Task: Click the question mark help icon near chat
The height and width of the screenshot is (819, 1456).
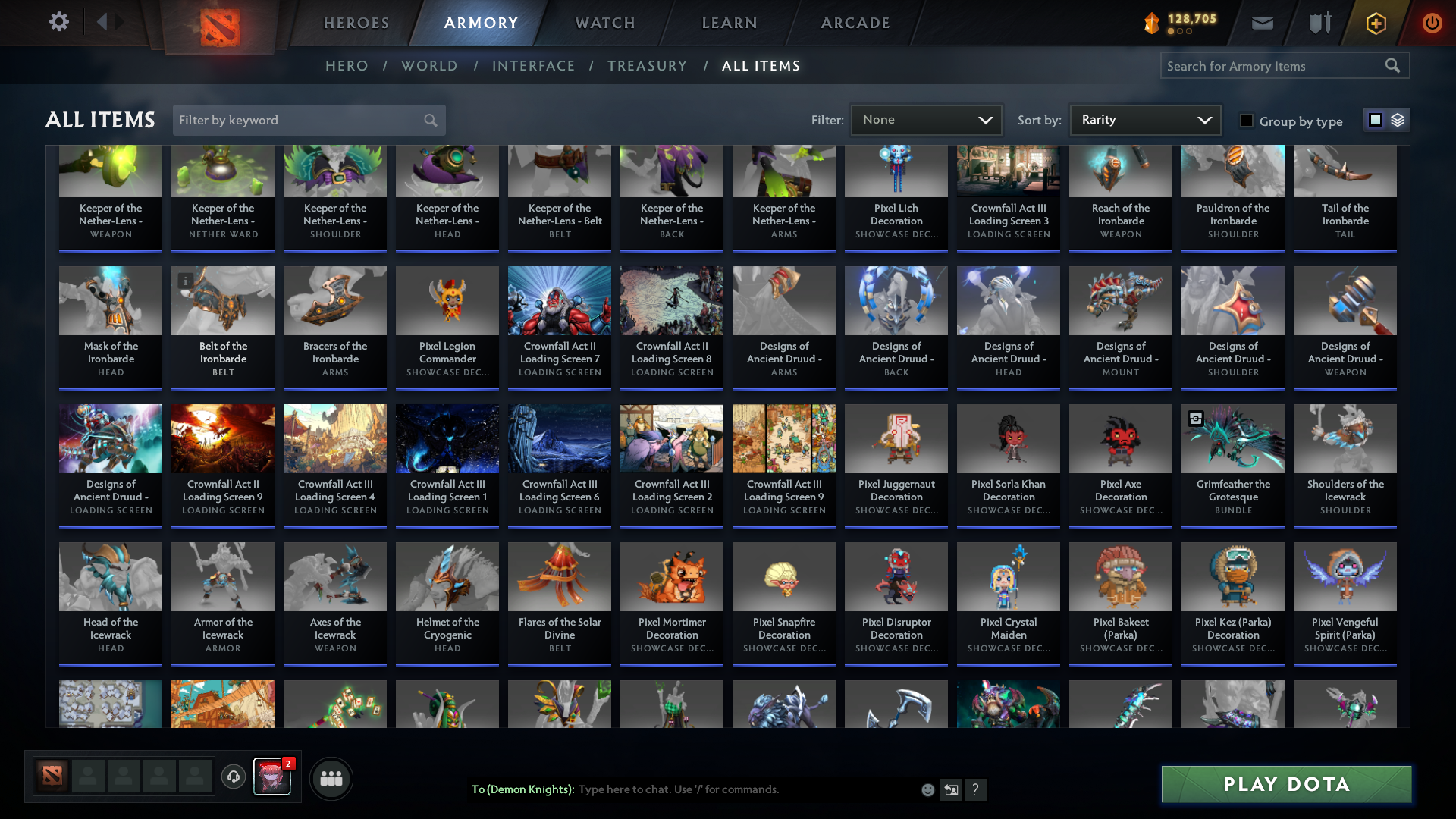Action: pyautogui.click(x=976, y=789)
